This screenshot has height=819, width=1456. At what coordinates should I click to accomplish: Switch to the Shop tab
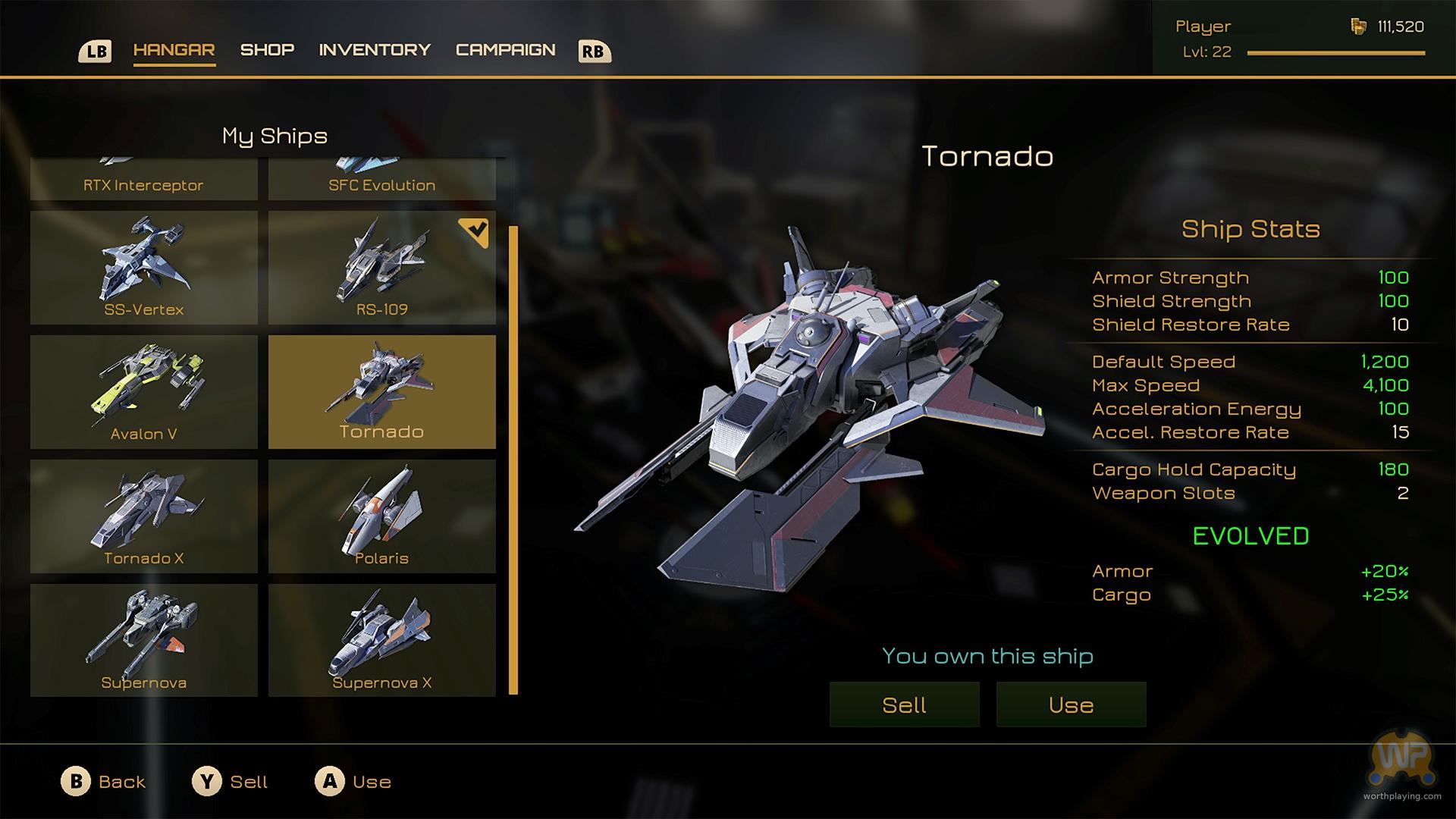point(267,50)
